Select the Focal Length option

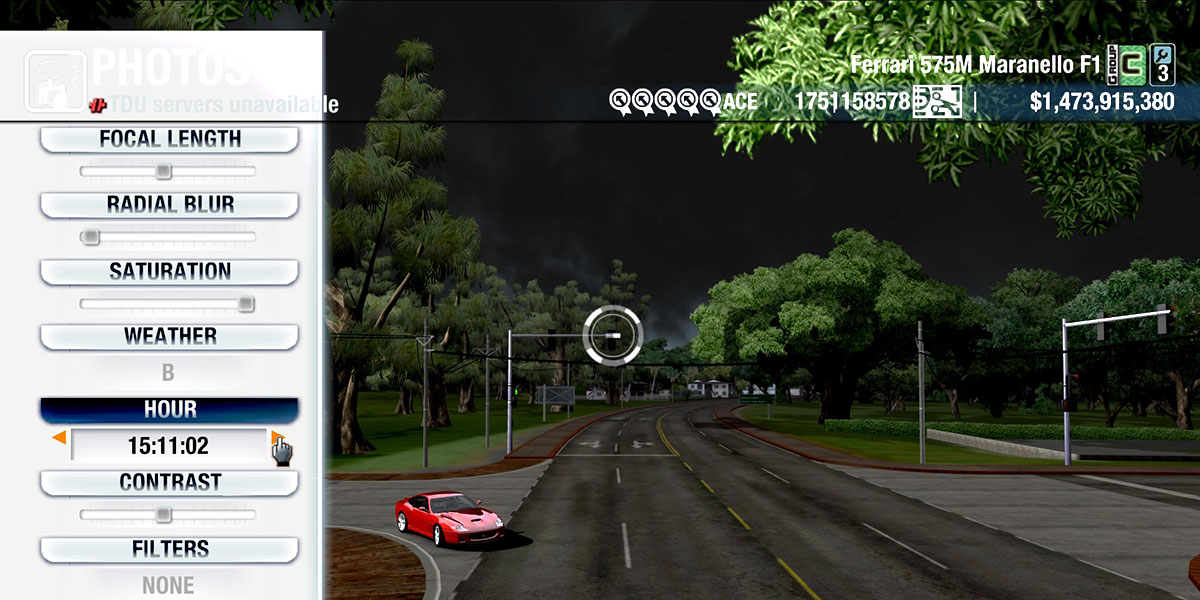pyautogui.click(x=169, y=140)
